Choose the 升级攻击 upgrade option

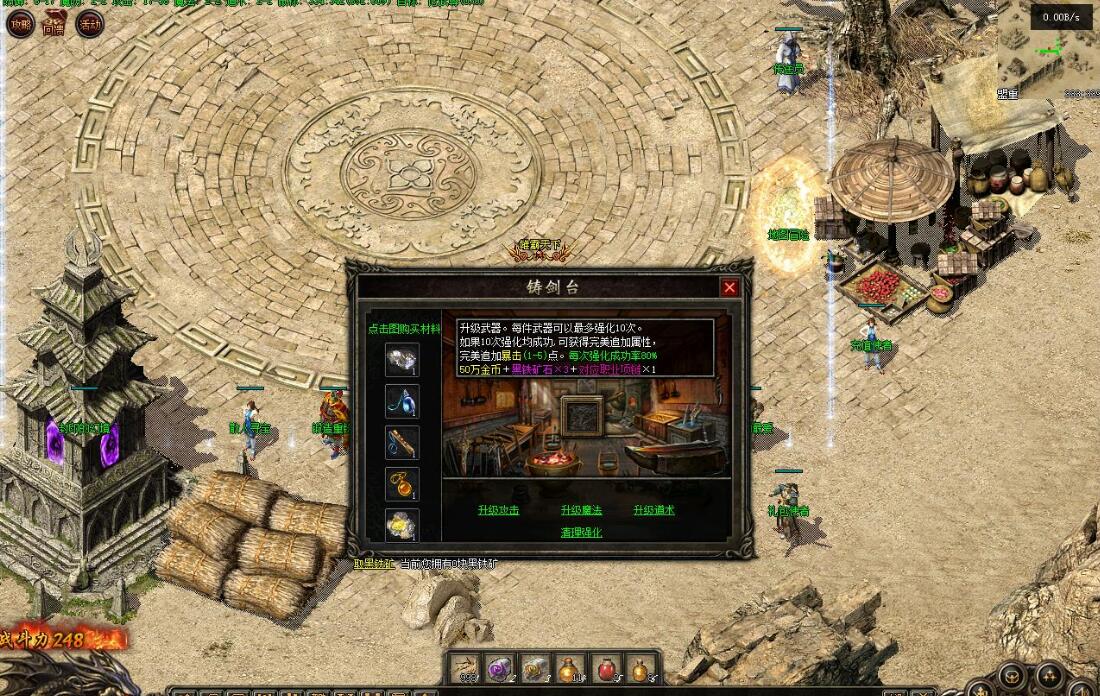498,510
